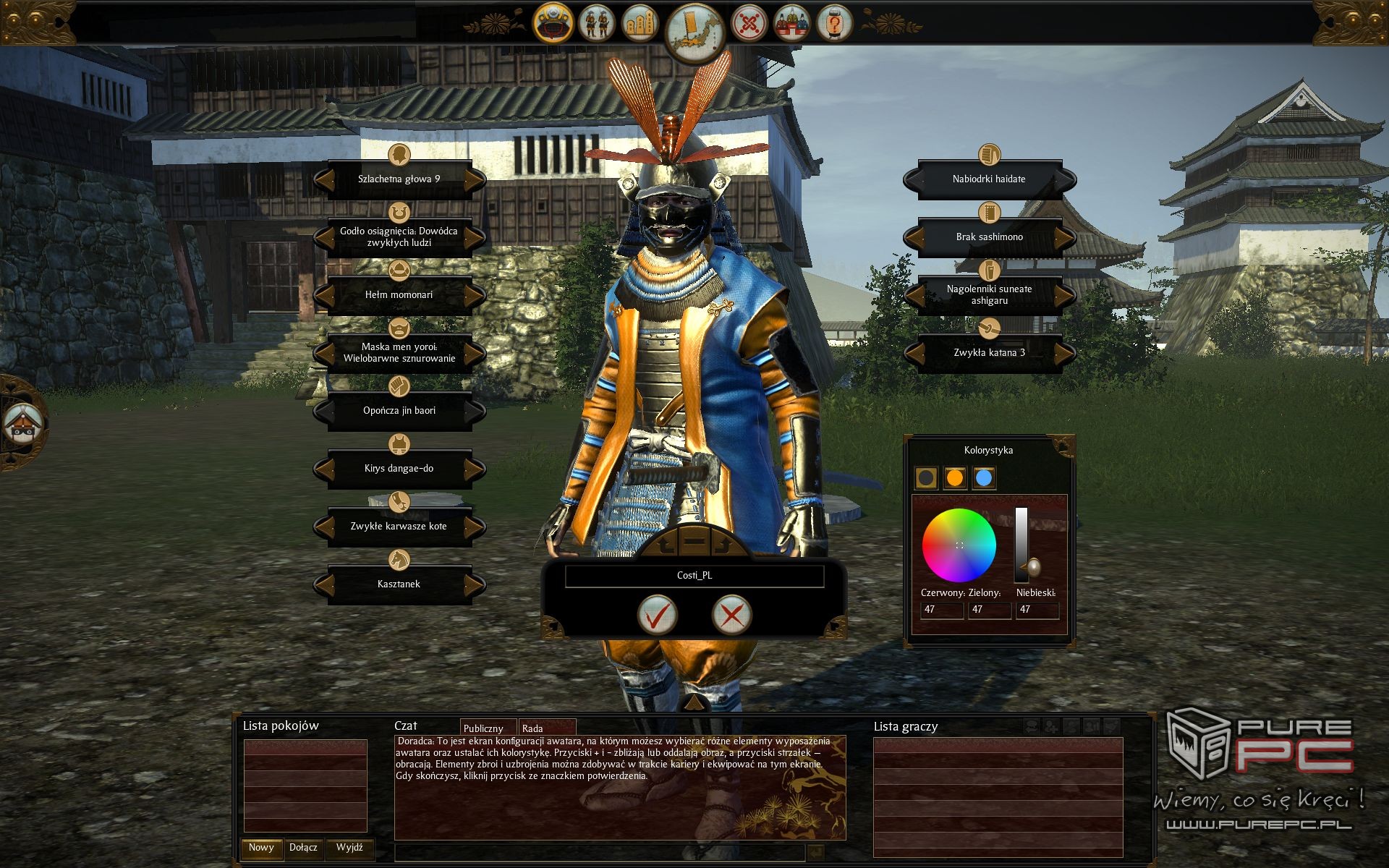The width and height of the screenshot is (1389, 868).
Task: Confirm avatar with the red checkmark button
Action: point(657,615)
